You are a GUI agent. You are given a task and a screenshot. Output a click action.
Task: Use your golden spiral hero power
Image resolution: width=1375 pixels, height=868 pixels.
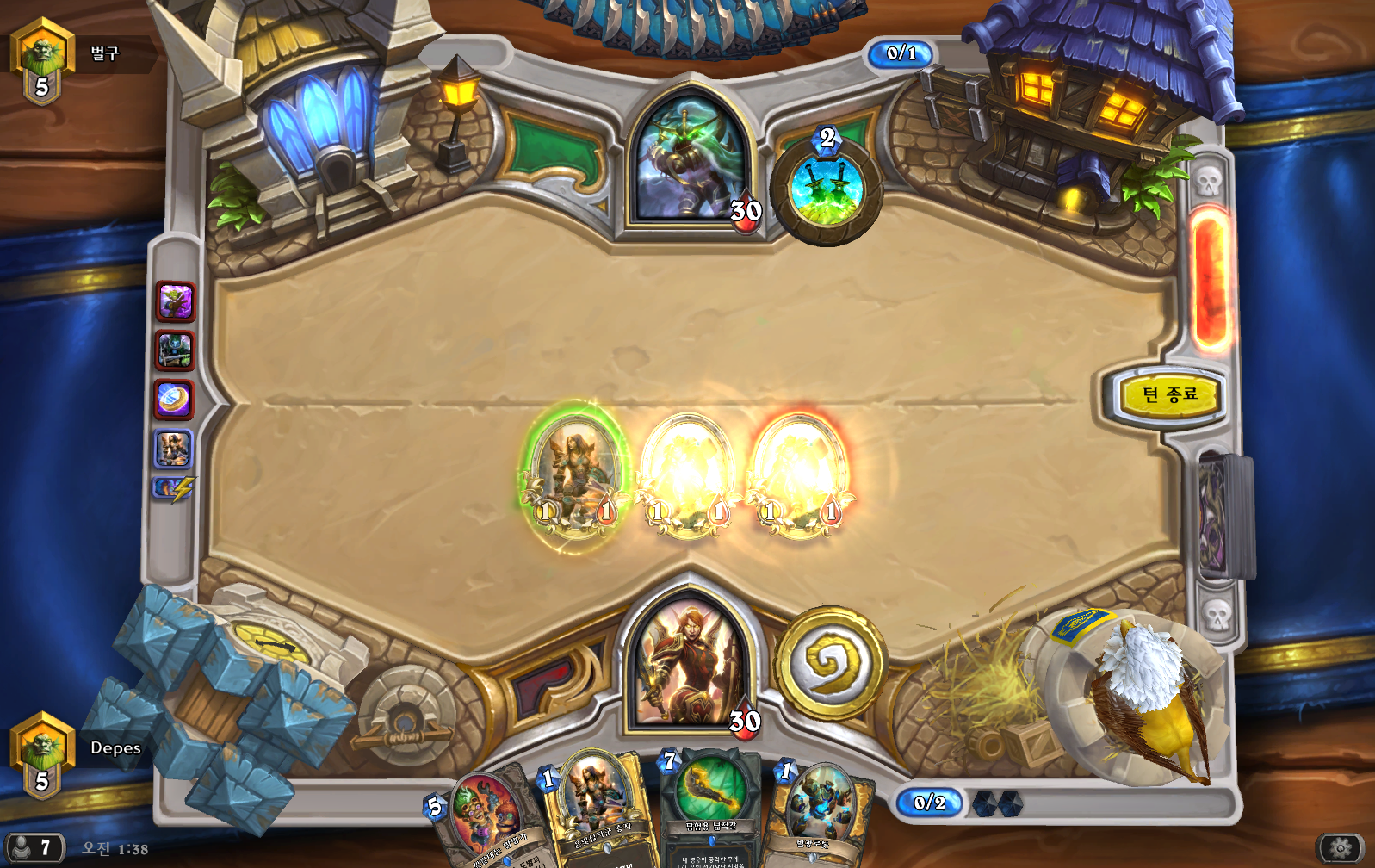tap(830, 663)
